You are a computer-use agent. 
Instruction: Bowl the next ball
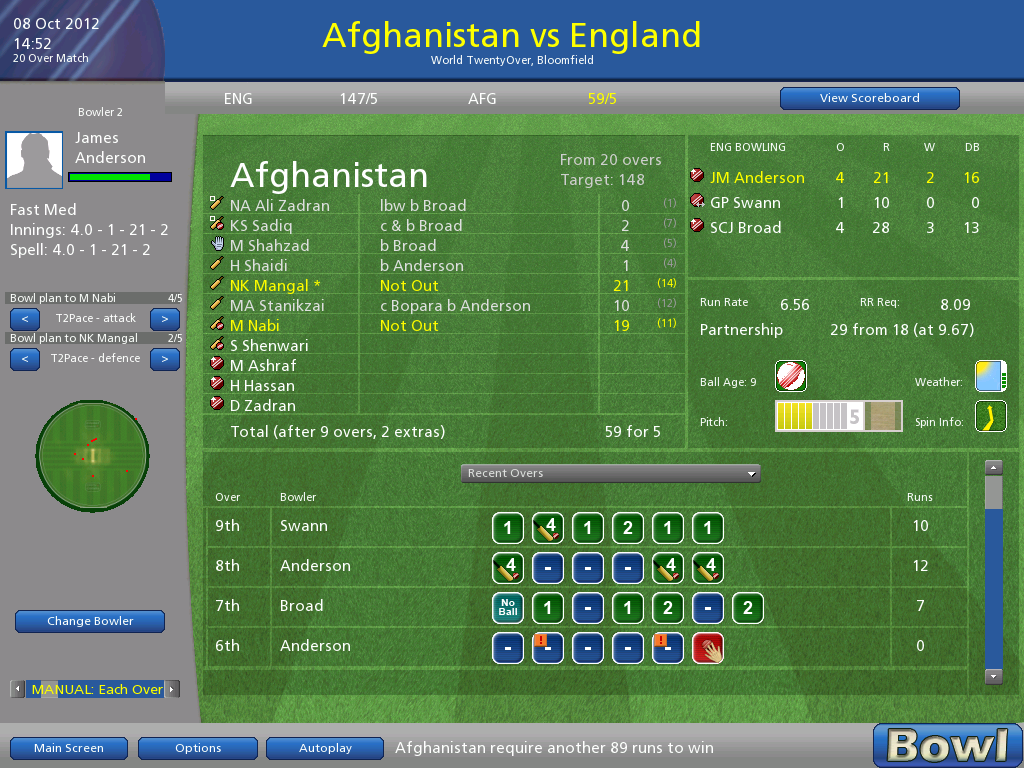click(947, 746)
